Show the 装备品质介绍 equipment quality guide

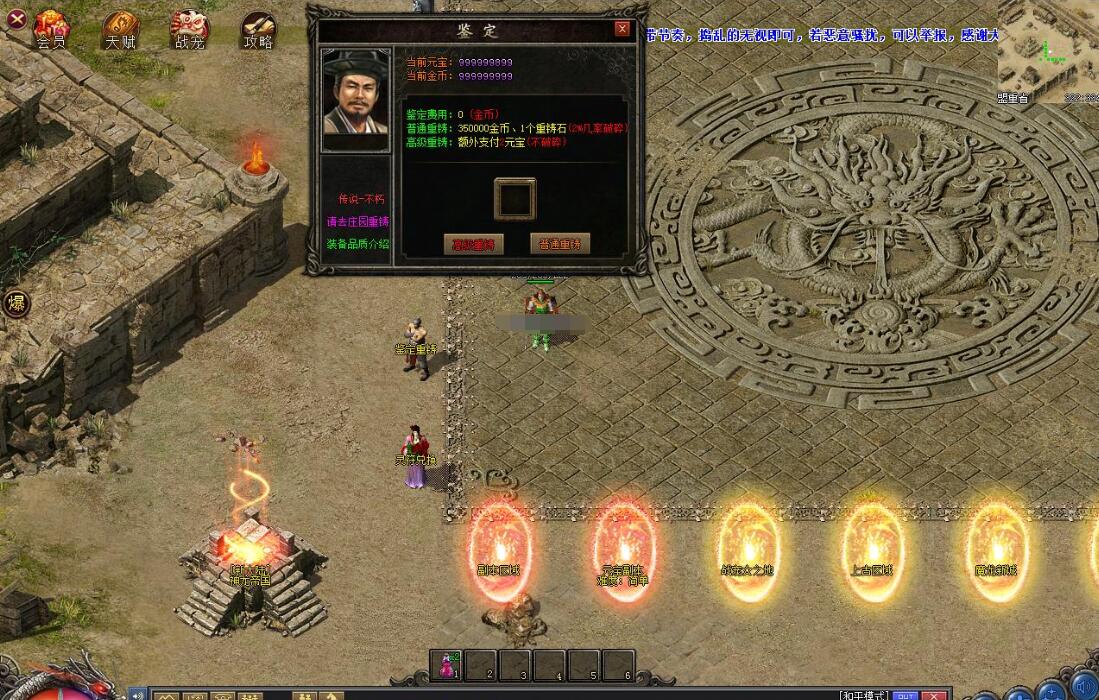357,243
